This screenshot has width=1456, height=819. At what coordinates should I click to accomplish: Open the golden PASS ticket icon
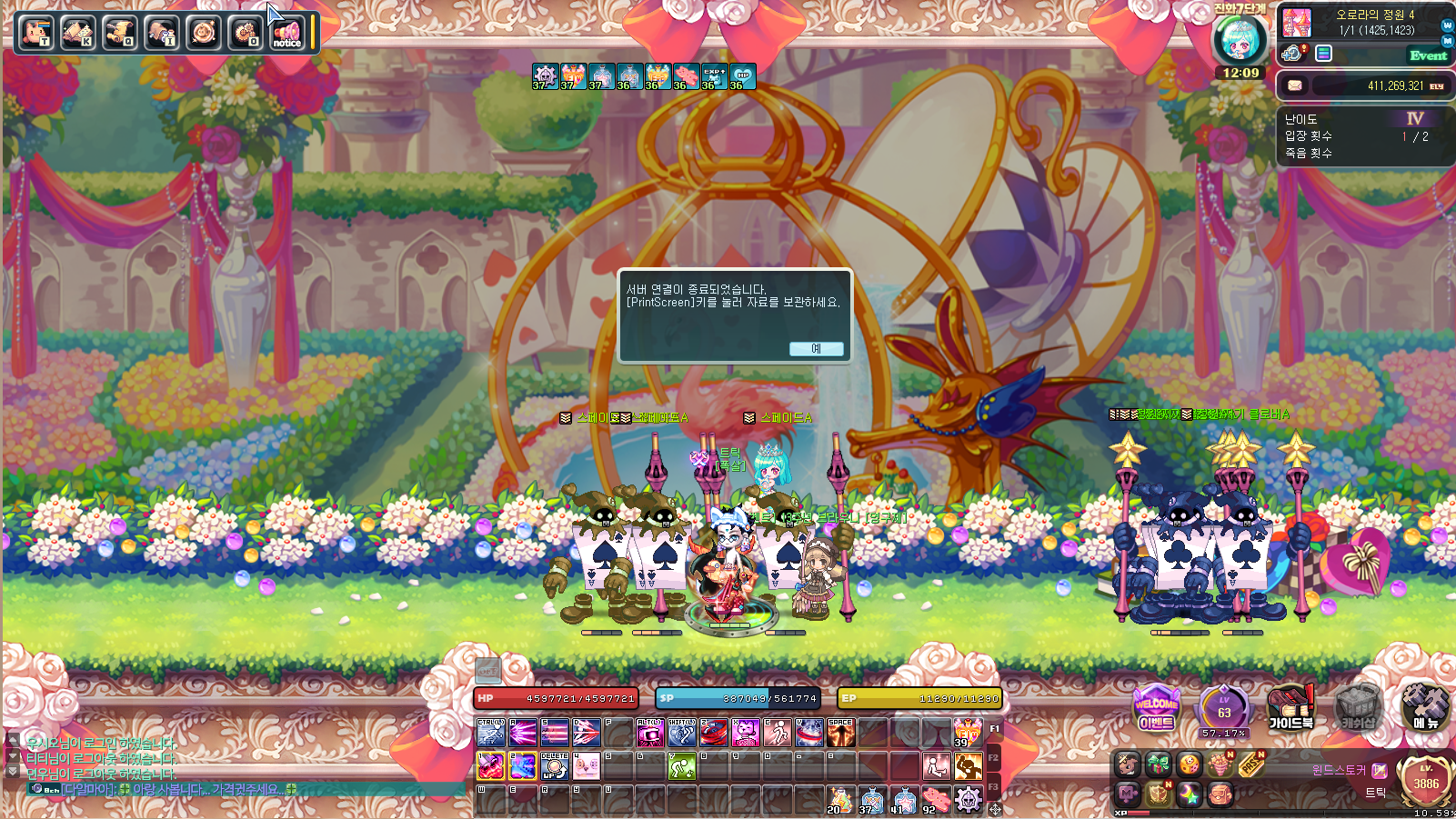click(x=1251, y=764)
